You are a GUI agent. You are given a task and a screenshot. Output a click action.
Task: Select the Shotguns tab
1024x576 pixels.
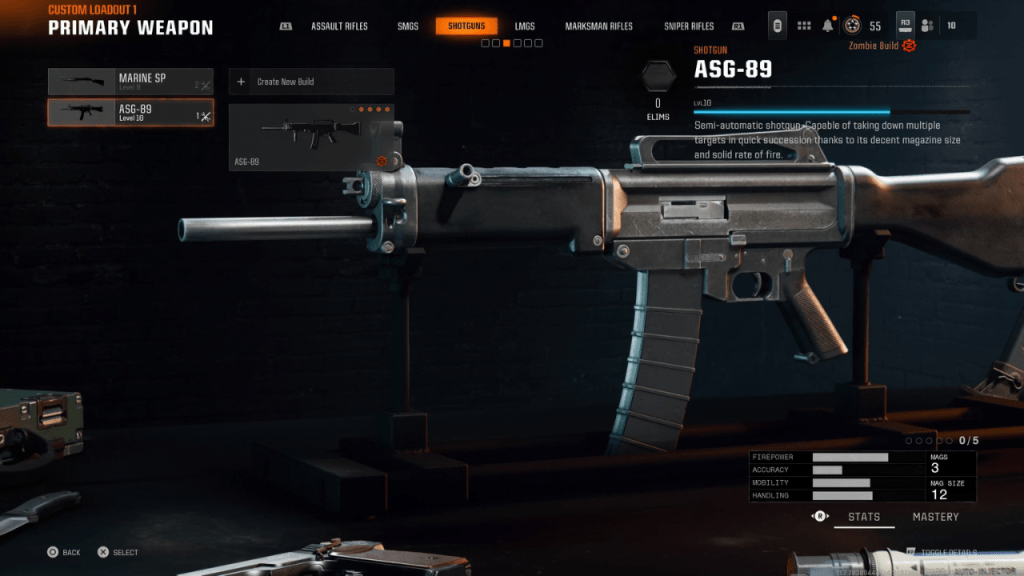pyautogui.click(x=466, y=26)
